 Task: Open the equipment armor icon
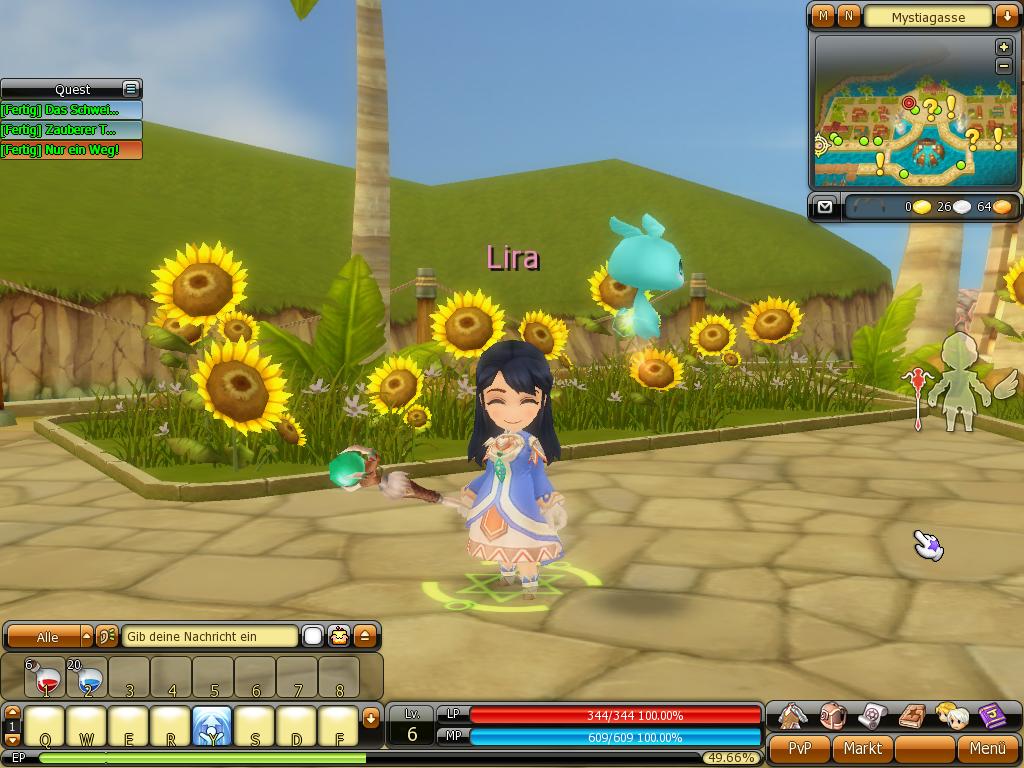point(793,716)
